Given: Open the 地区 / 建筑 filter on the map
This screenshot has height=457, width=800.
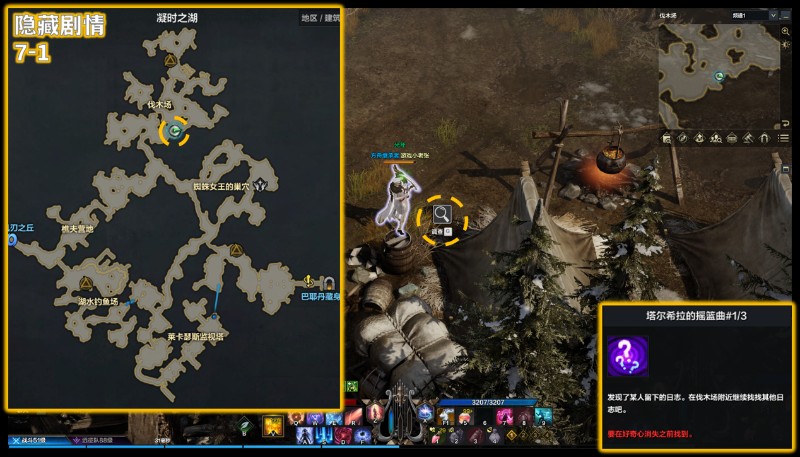Looking at the screenshot, I should (319, 18).
